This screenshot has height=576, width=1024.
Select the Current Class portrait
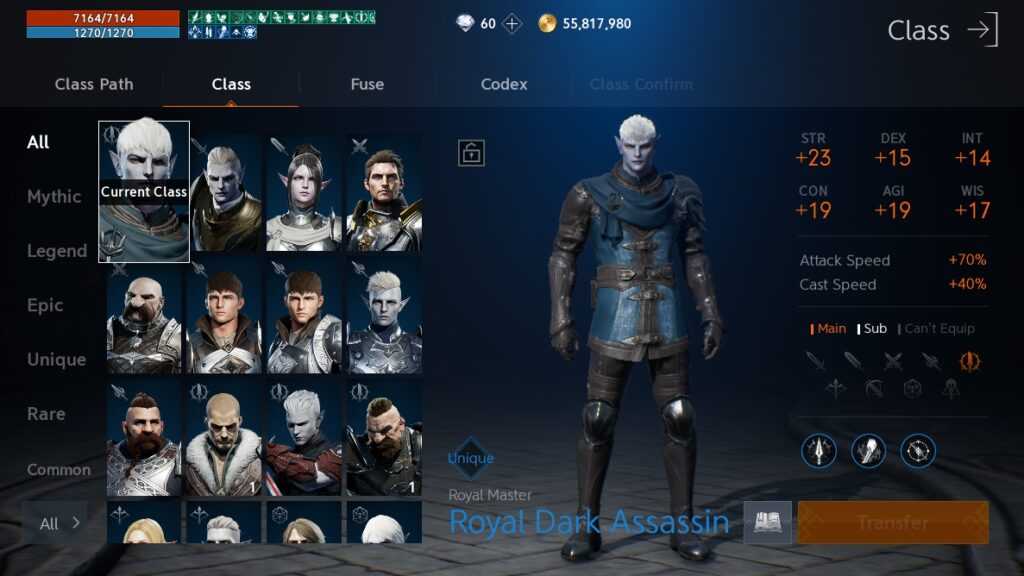[x=144, y=191]
